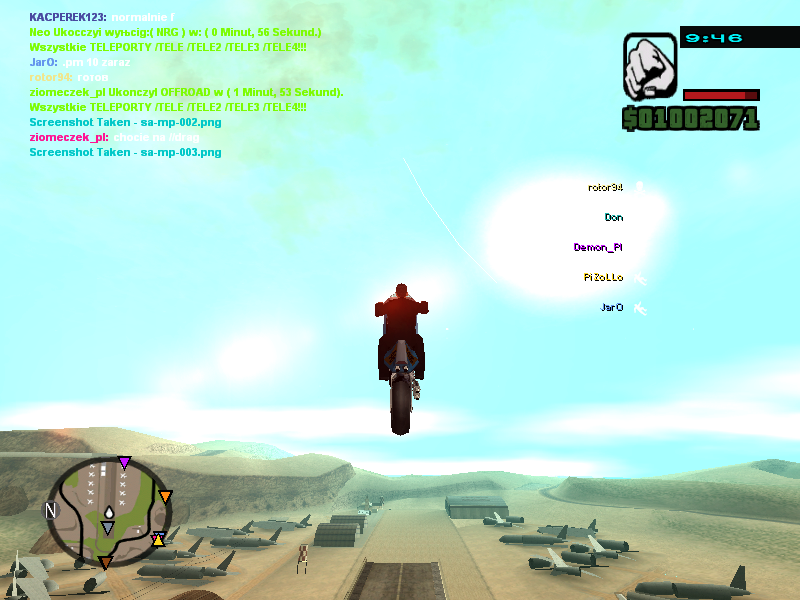
Task: Click the KACPEREK123 chat message
Action: tap(102, 18)
